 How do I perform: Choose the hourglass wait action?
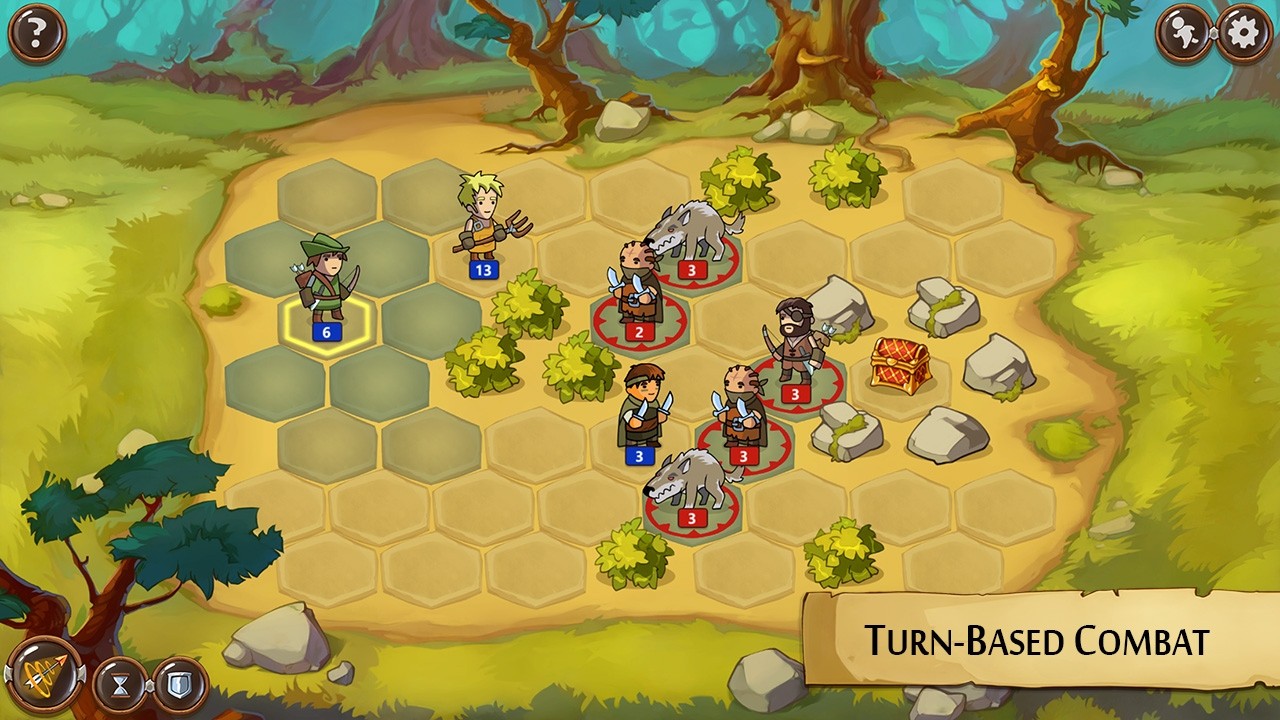(120, 685)
